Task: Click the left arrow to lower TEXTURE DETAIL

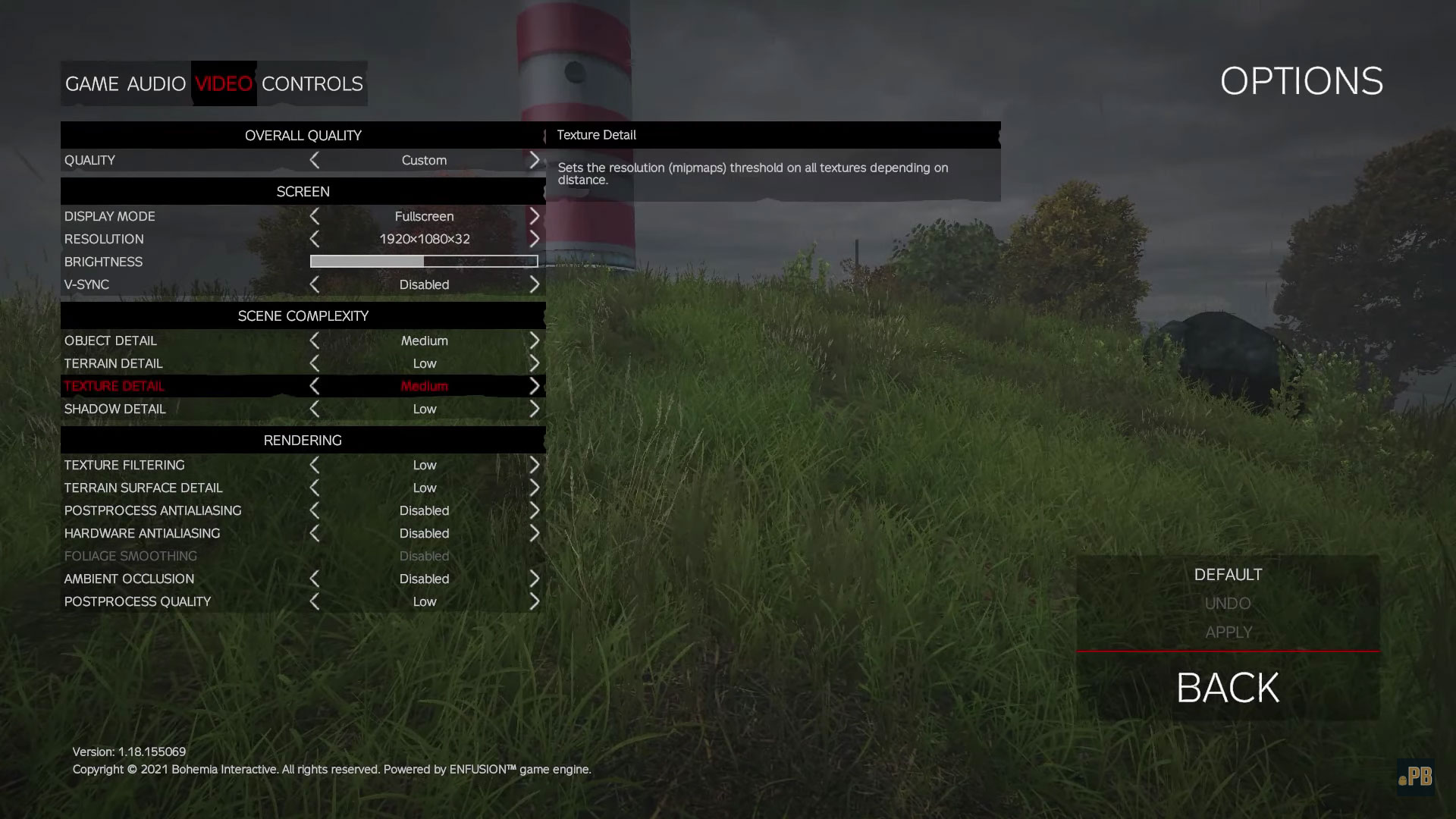Action: click(314, 386)
